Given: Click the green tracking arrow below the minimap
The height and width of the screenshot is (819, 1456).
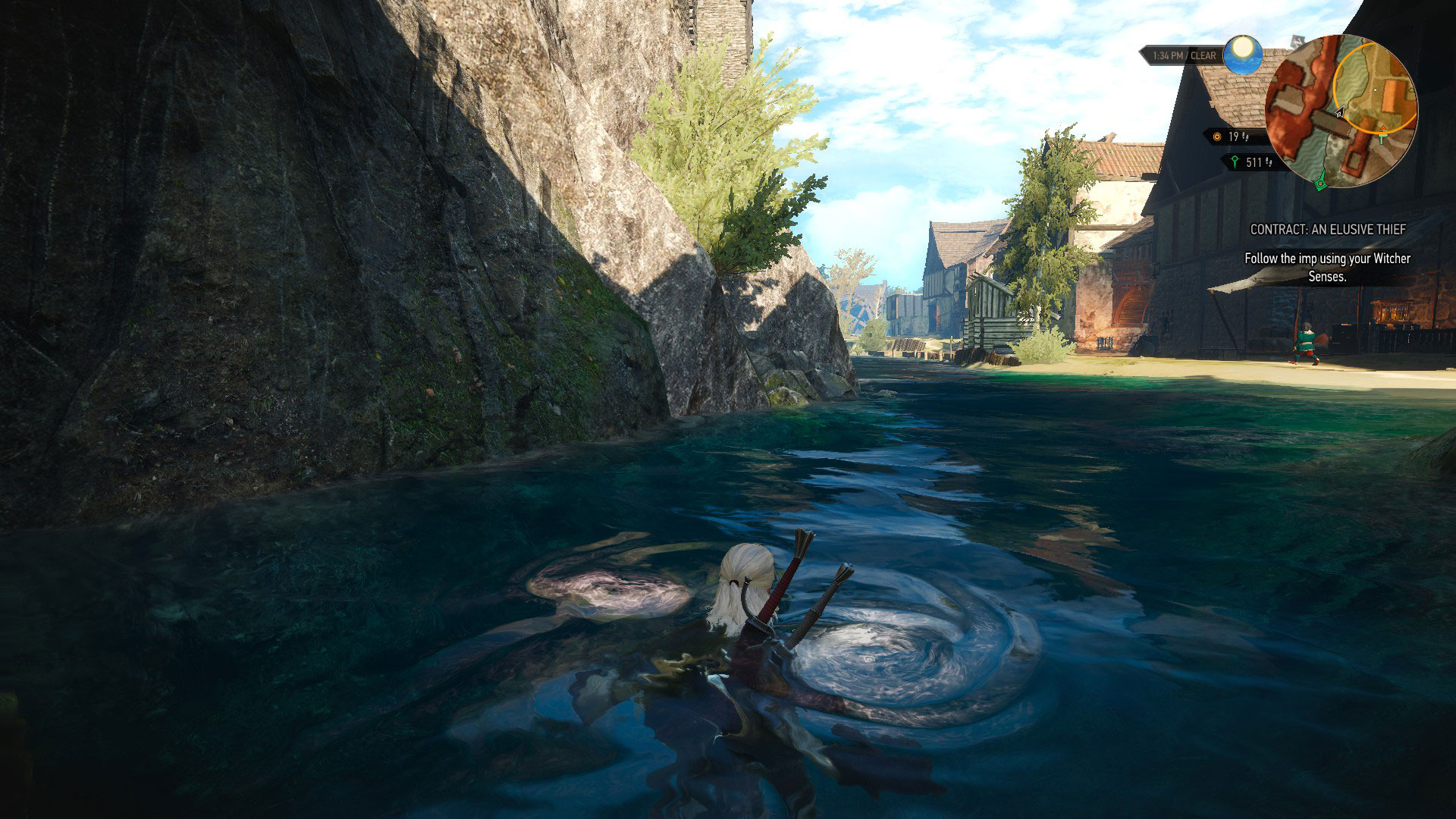Looking at the screenshot, I should coord(1321,183).
